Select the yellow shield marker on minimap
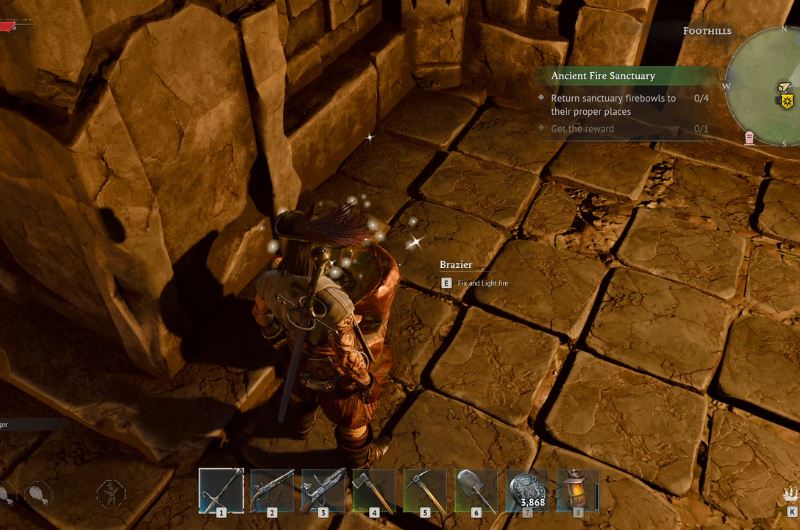 [787, 100]
